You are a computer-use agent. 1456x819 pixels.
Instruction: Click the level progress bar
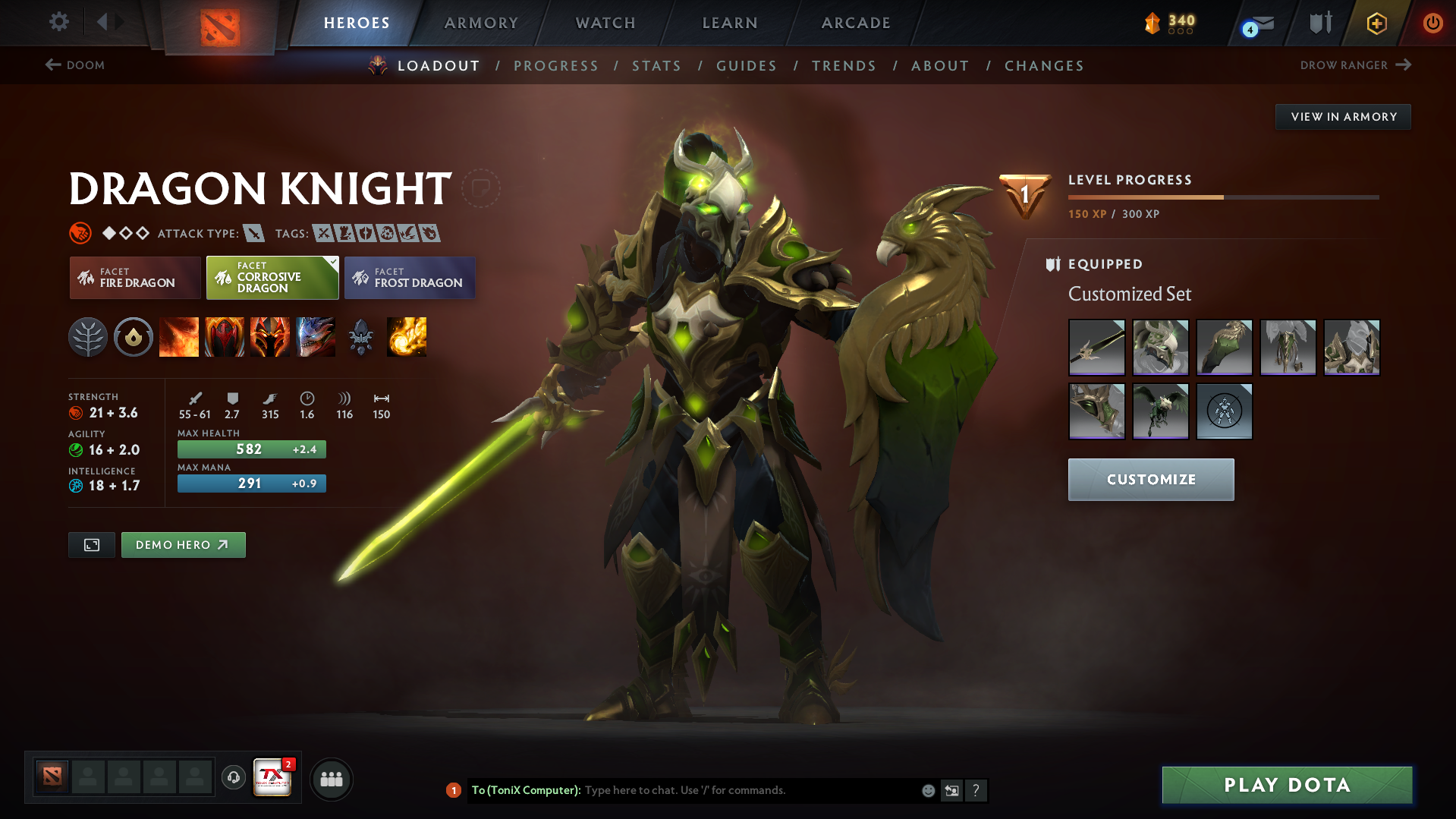[x=1222, y=197]
